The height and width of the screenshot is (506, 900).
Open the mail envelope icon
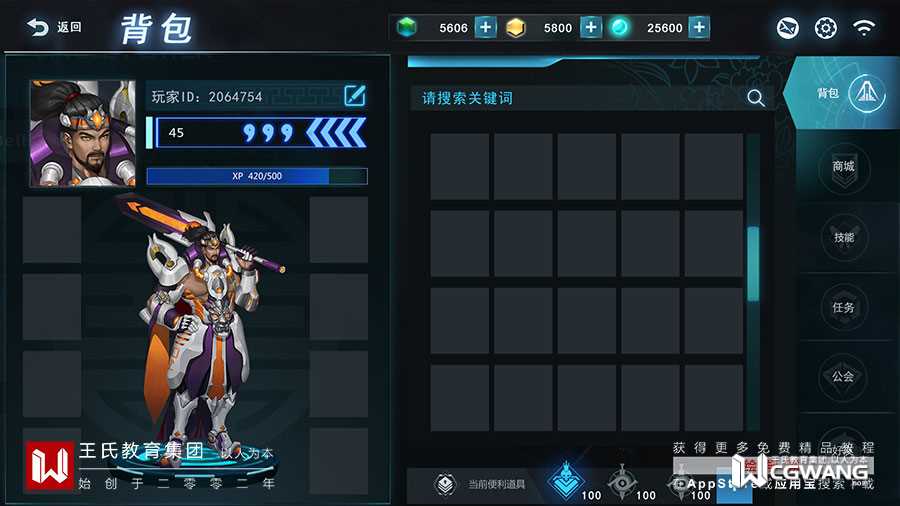(788, 28)
